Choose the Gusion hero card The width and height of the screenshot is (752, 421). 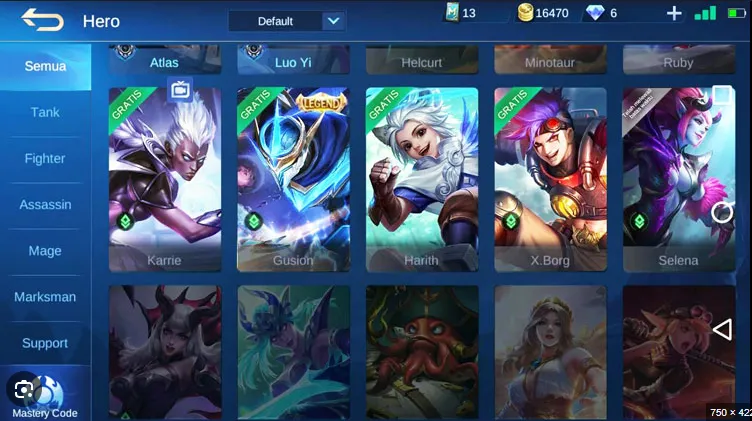point(293,180)
